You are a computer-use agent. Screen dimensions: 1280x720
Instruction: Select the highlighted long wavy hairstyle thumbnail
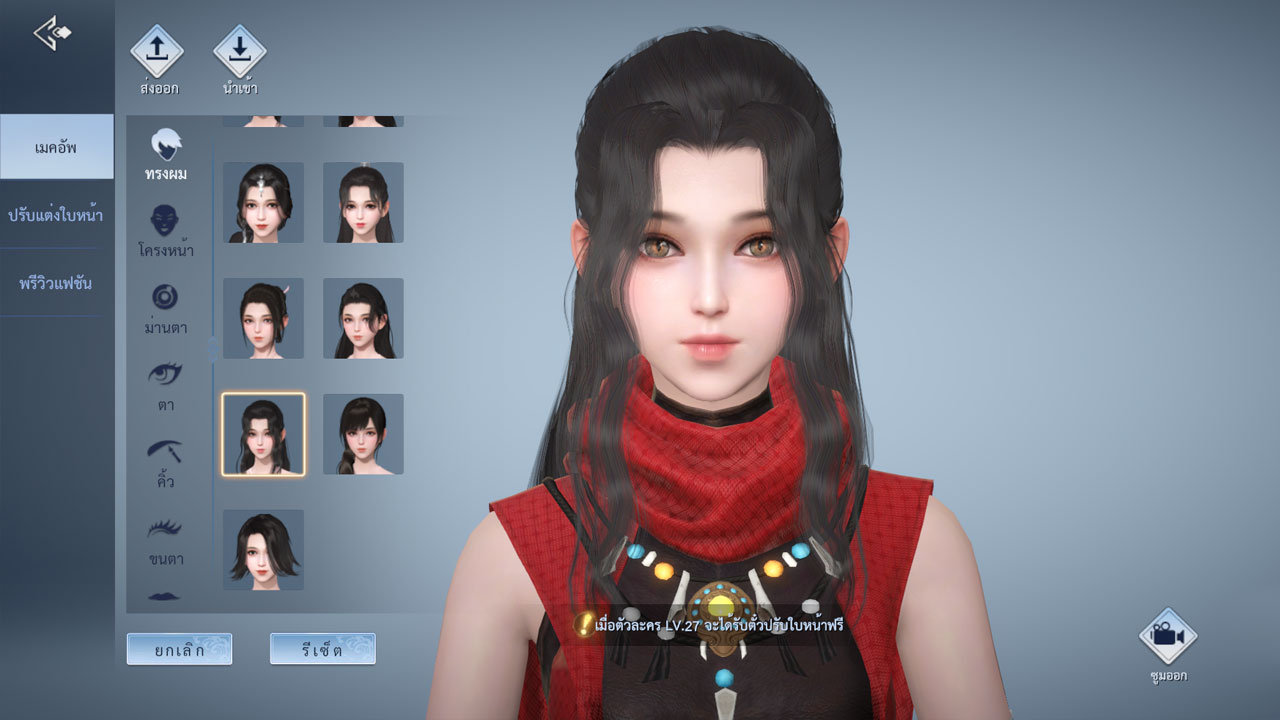coord(263,434)
